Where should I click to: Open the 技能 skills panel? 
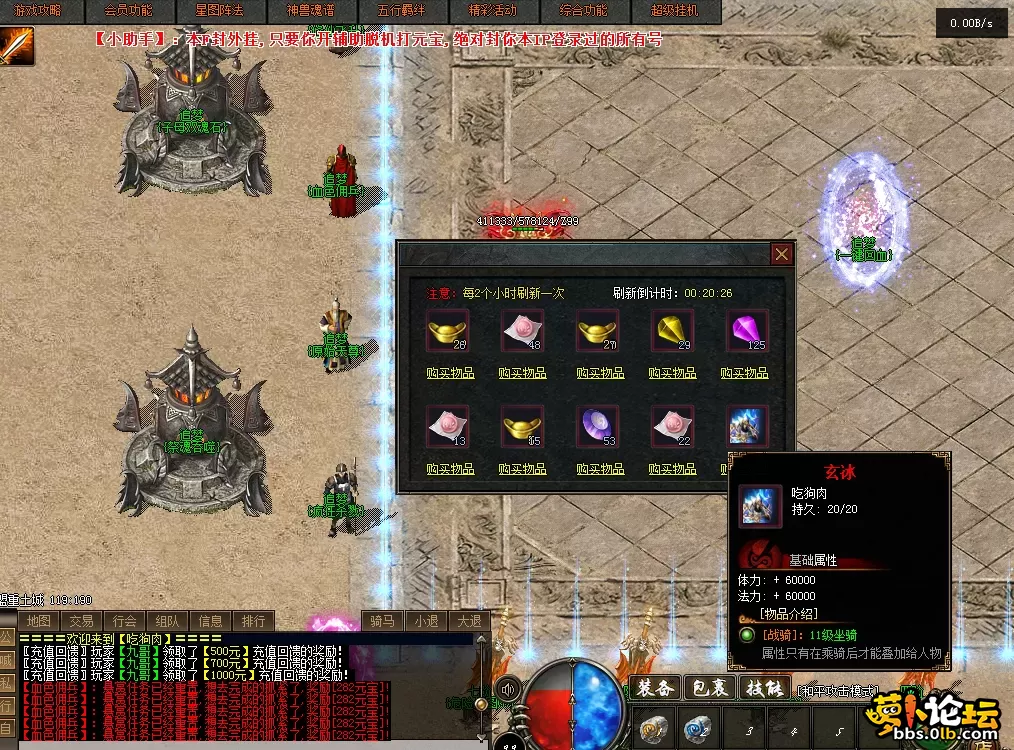tap(764, 688)
